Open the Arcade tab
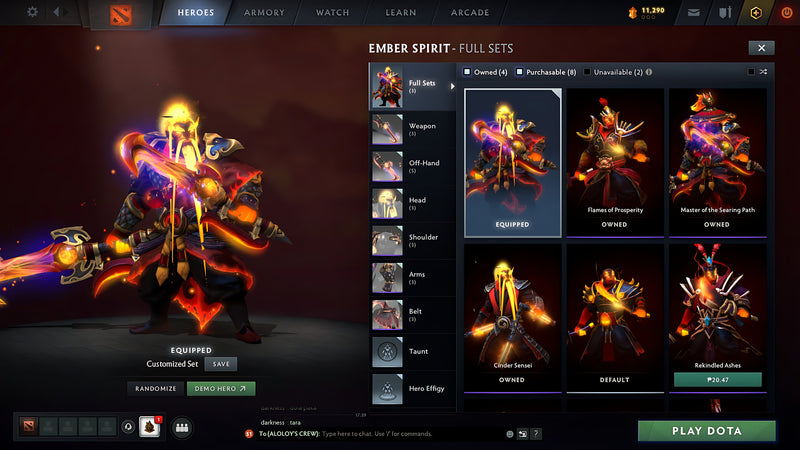 (x=470, y=13)
